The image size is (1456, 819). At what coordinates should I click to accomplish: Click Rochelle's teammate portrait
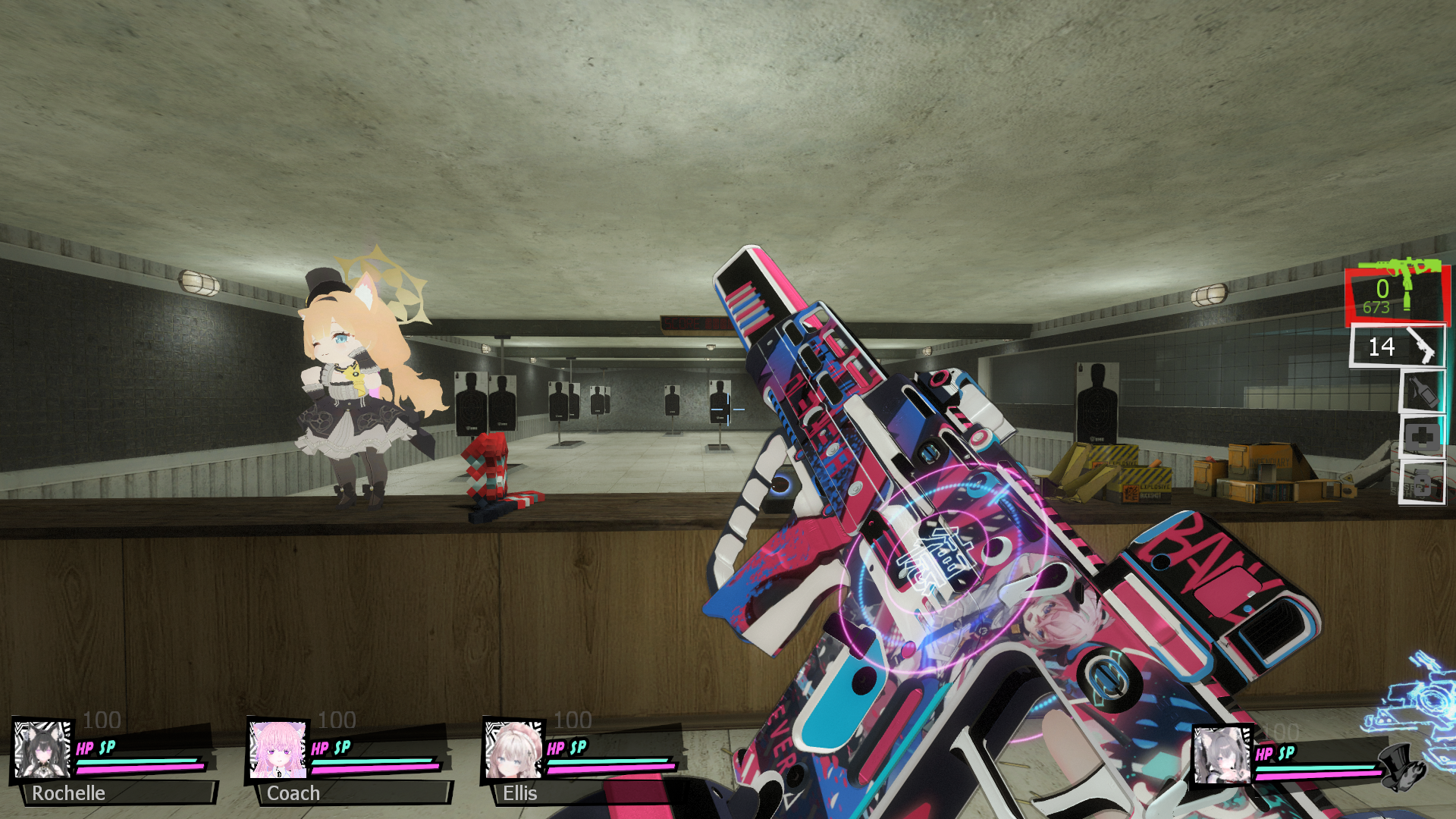tap(42, 750)
